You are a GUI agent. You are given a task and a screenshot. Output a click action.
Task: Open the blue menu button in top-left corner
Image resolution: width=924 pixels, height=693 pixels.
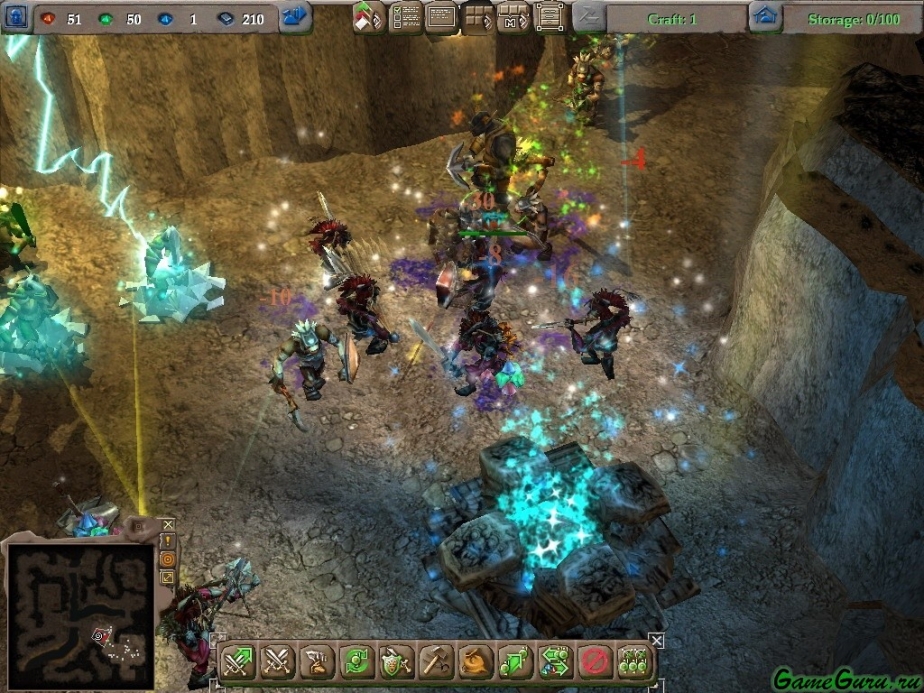(15, 17)
